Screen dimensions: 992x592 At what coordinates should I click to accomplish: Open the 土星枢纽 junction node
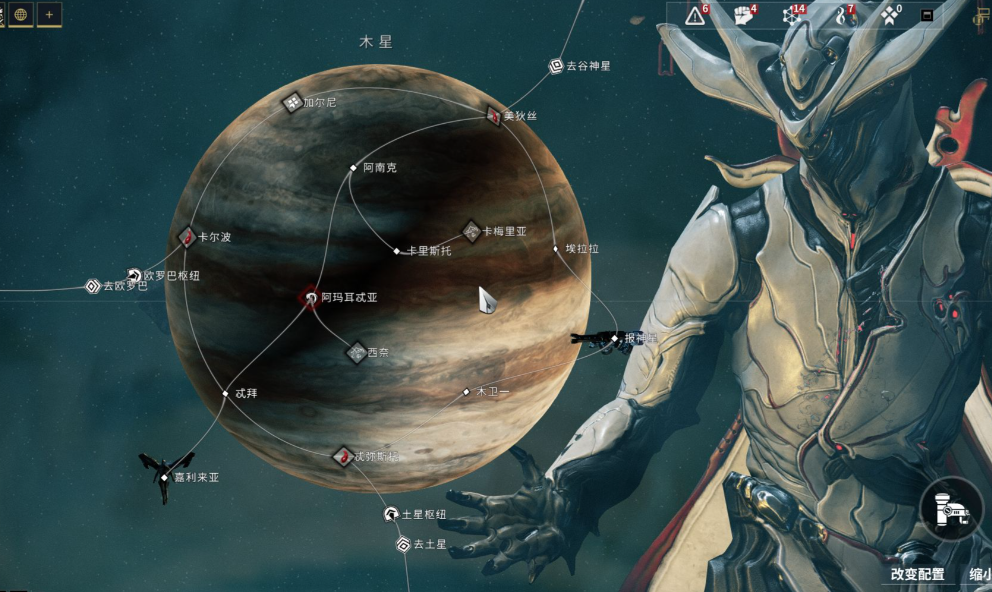391,515
